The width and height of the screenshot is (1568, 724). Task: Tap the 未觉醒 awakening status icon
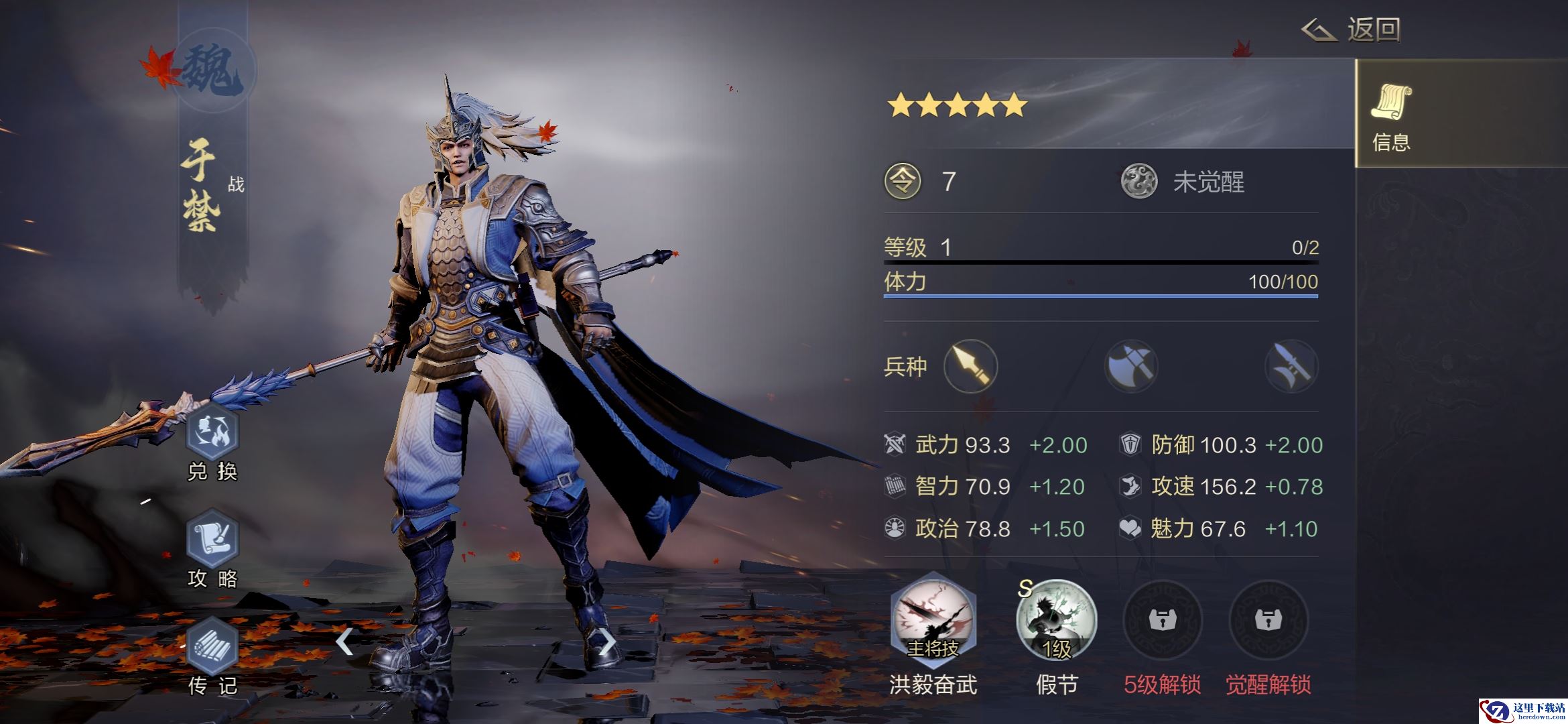(1139, 182)
